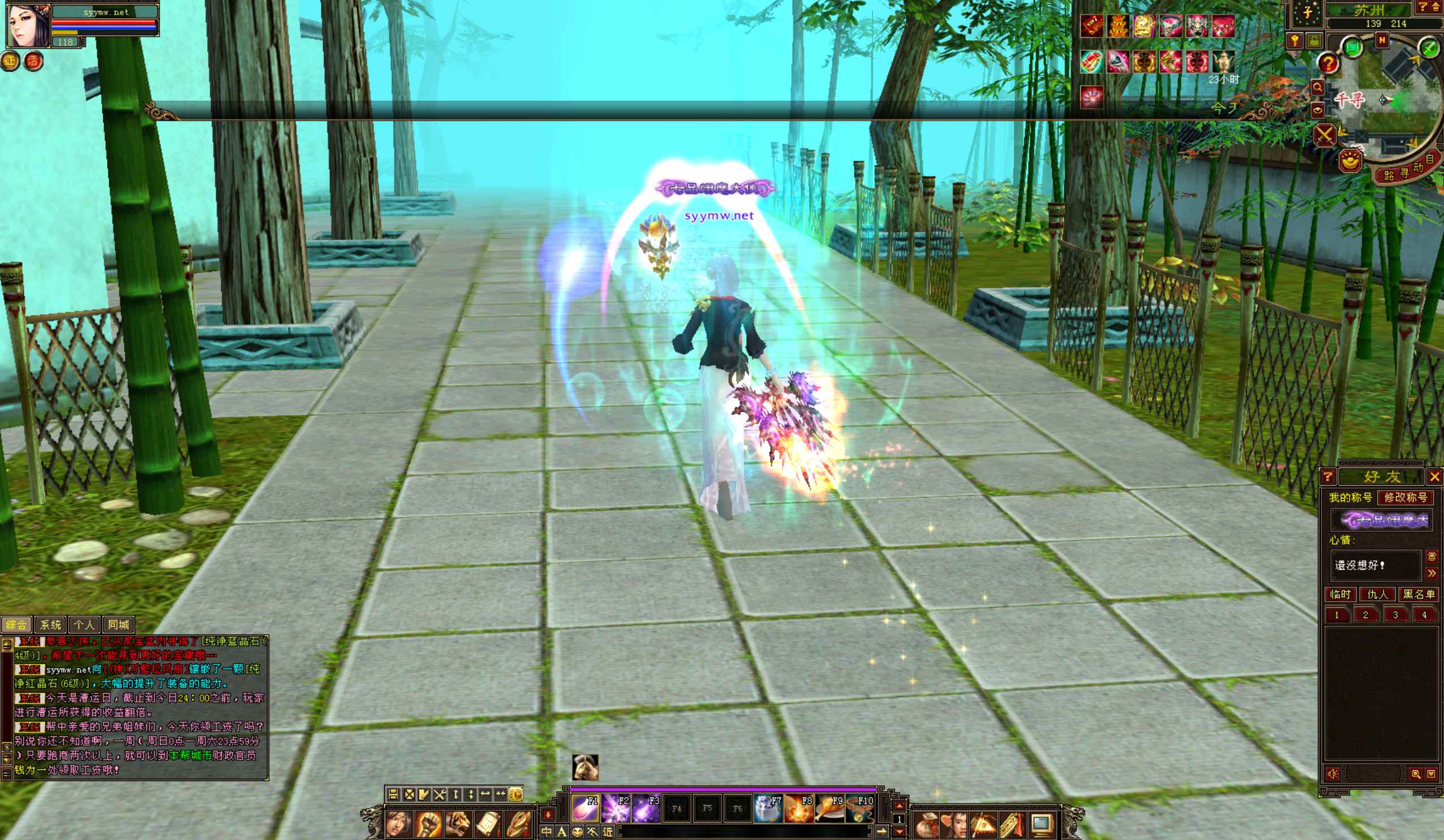Screen dimensions: 1444x840
Task: Open the computer monitor system menu
Action: (x=1042, y=825)
